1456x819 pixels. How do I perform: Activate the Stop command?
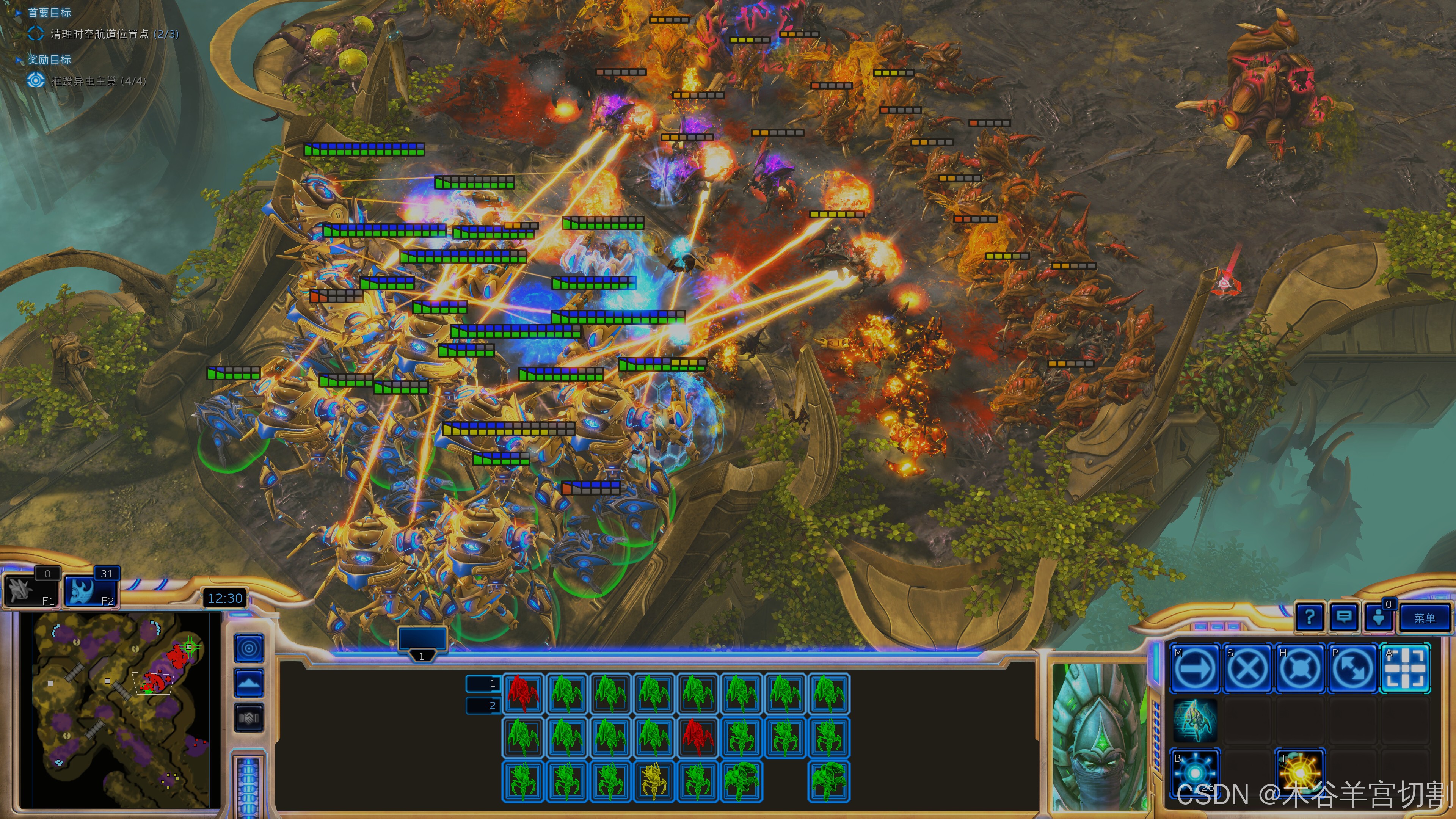(1247, 668)
